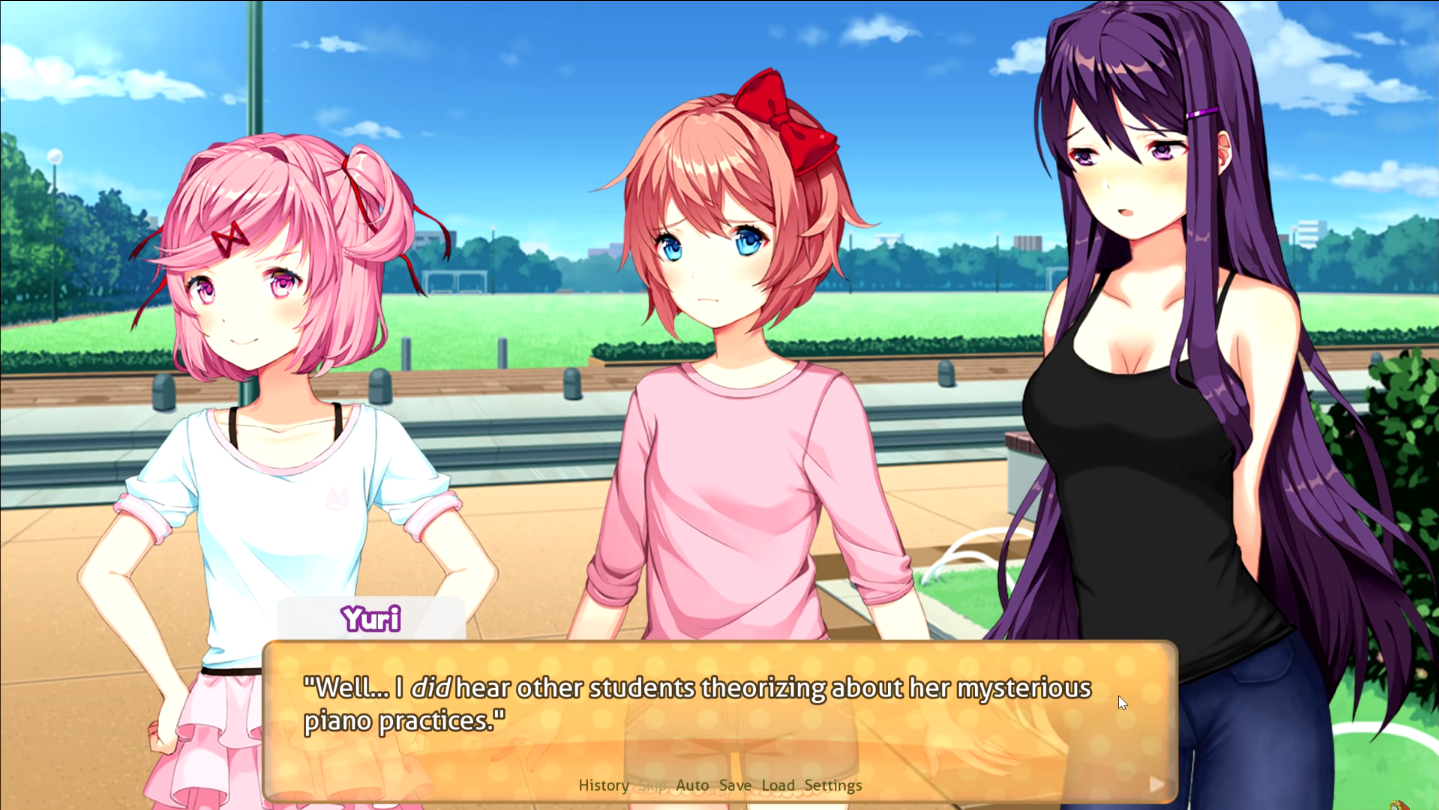1439x810 pixels.
Task: Open the Settings menu
Action: [834, 785]
